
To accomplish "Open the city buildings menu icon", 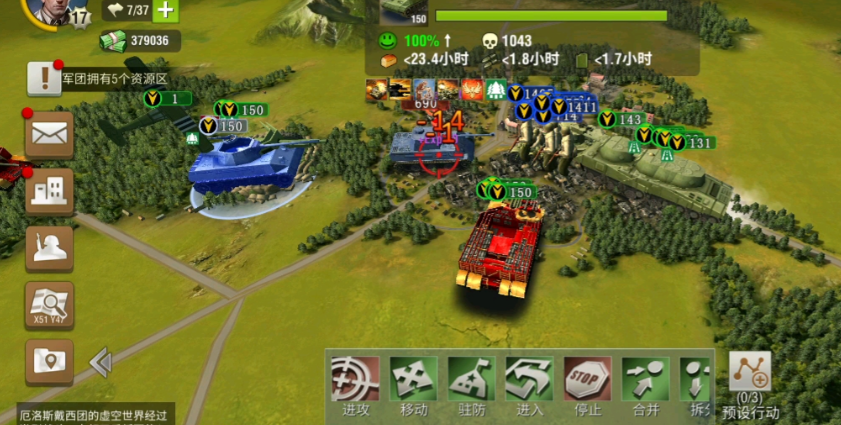I will [x=49, y=190].
